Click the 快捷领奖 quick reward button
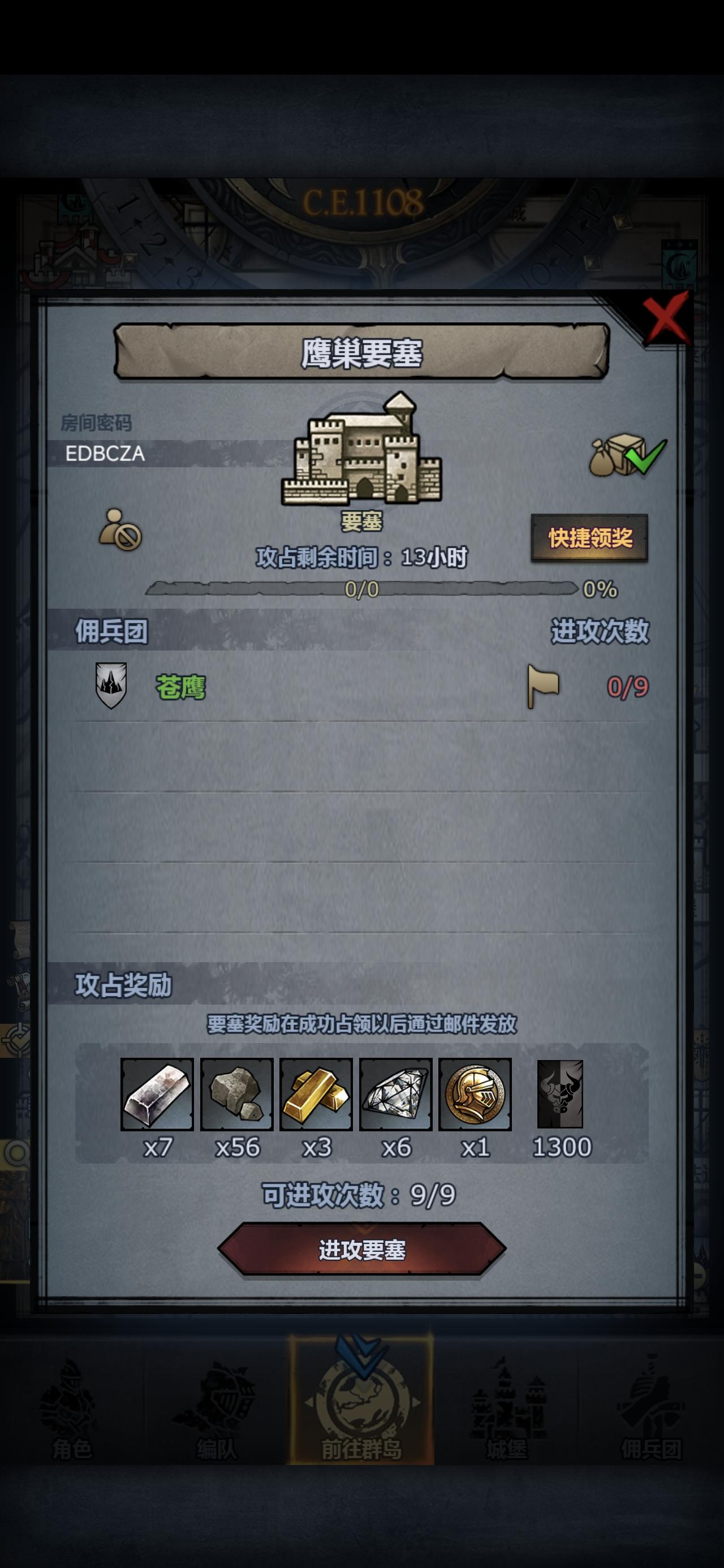 click(x=589, y=538)
